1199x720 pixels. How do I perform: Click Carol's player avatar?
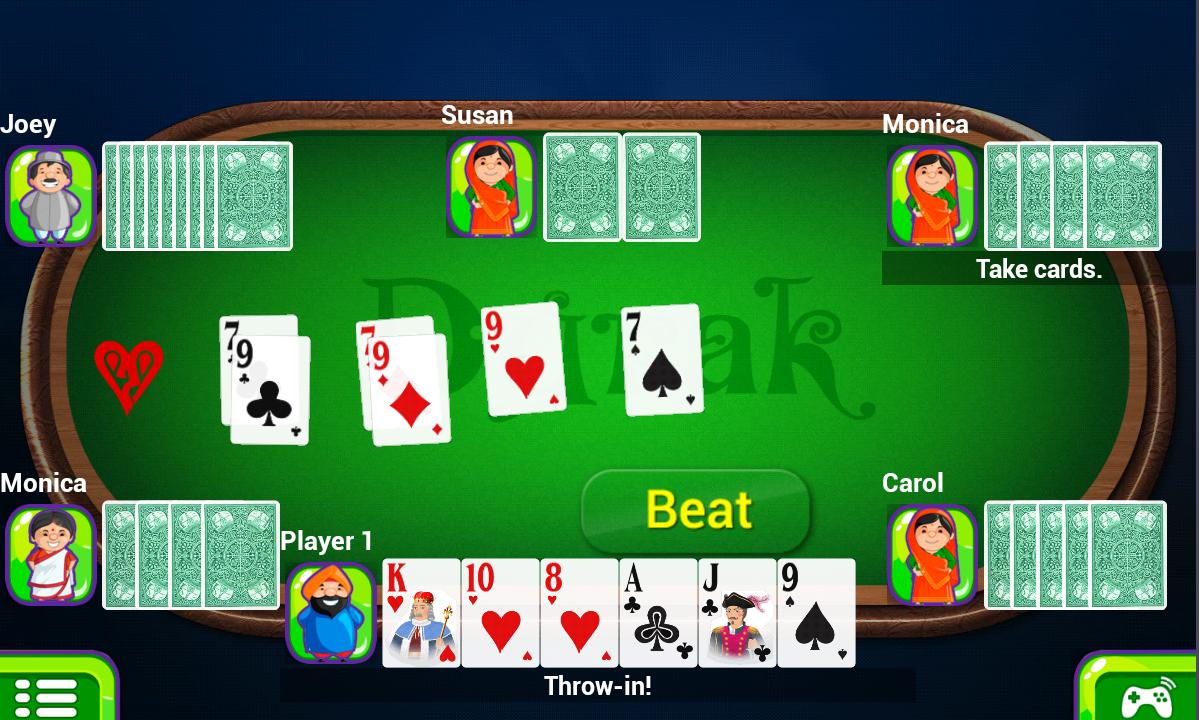click(932, 554)
